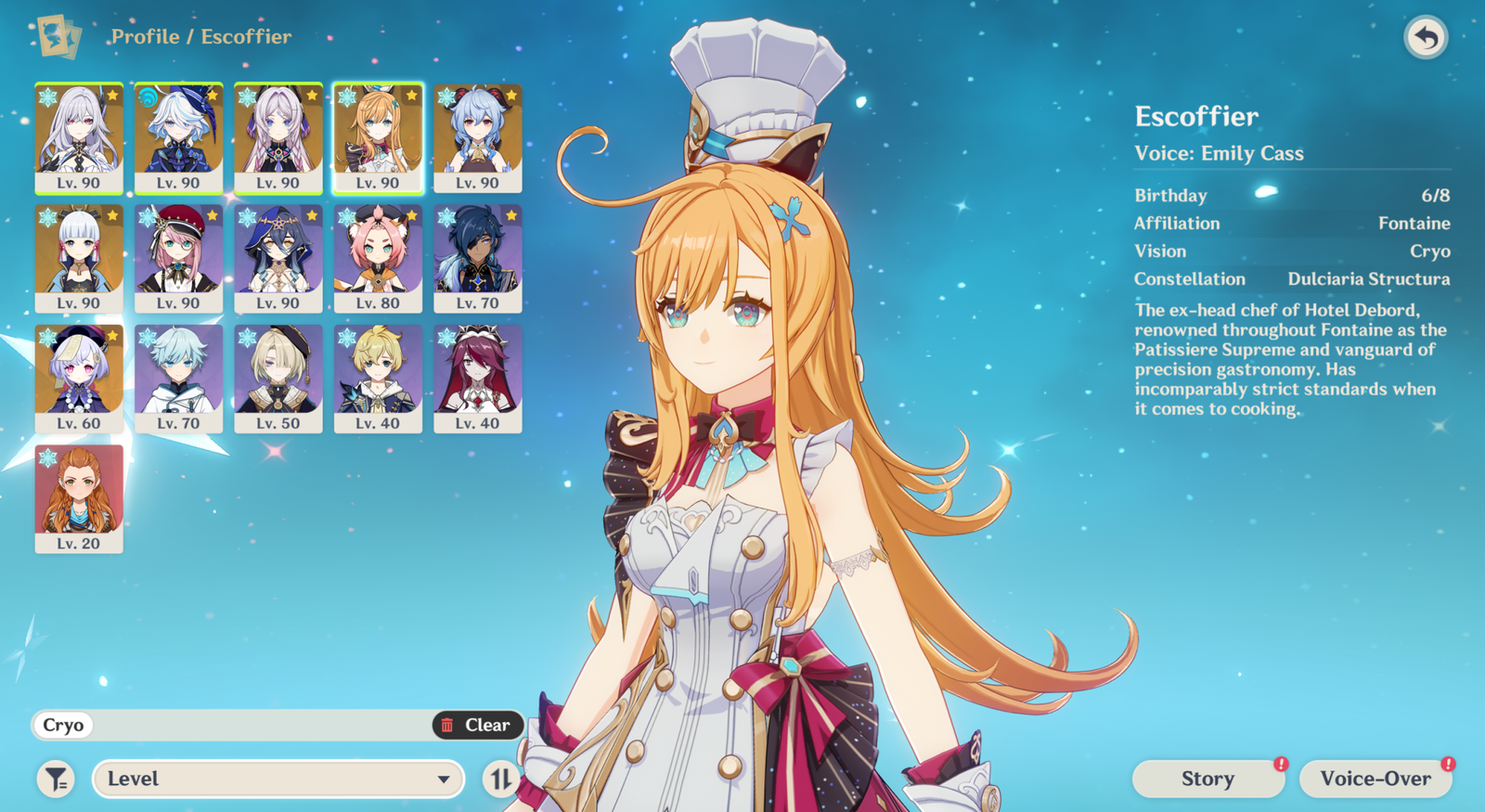Select Chongyun's level 70 portrait
Image resolution: width=1485 pixels, height=812 pixels.
(x=178, y=378)
